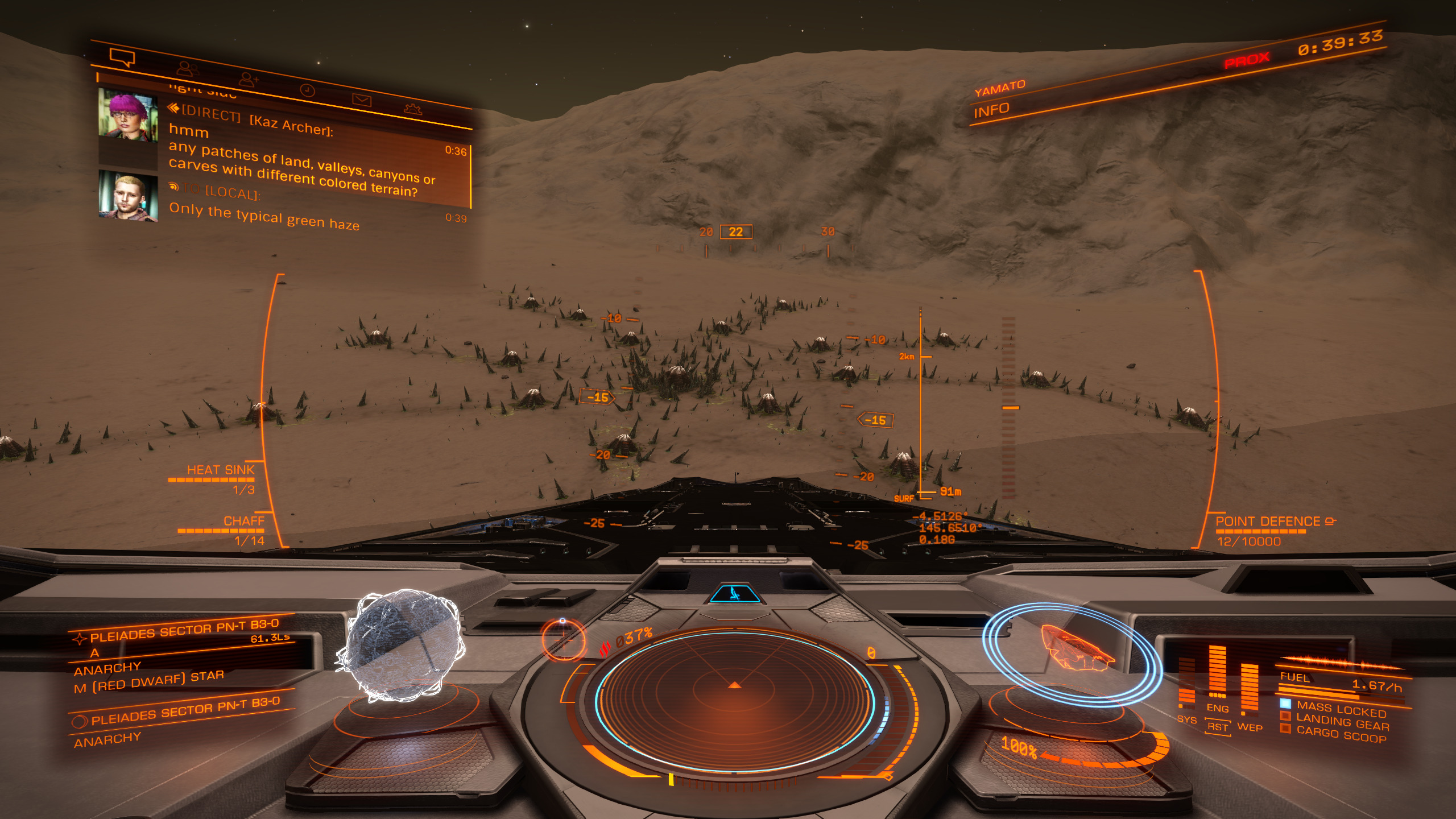Select the POINT DEFENCE module indicator
The image size is (1456, 819).
click(x=1267, y=522)
